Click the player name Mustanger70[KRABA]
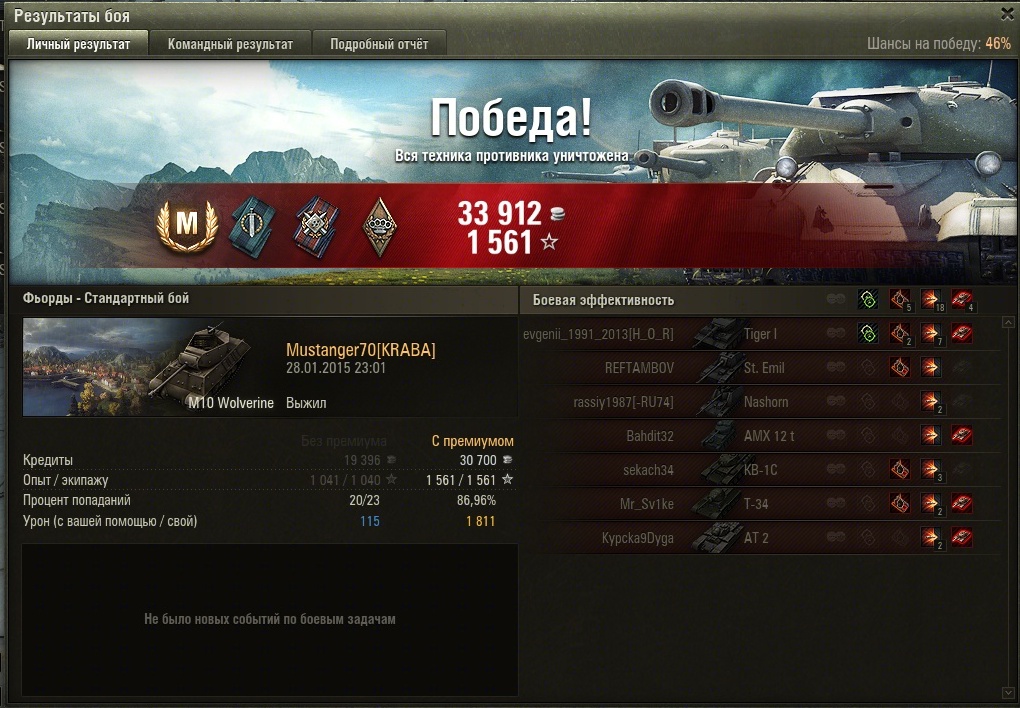This screenshot has height=708, width=1020. click(361, 350)
